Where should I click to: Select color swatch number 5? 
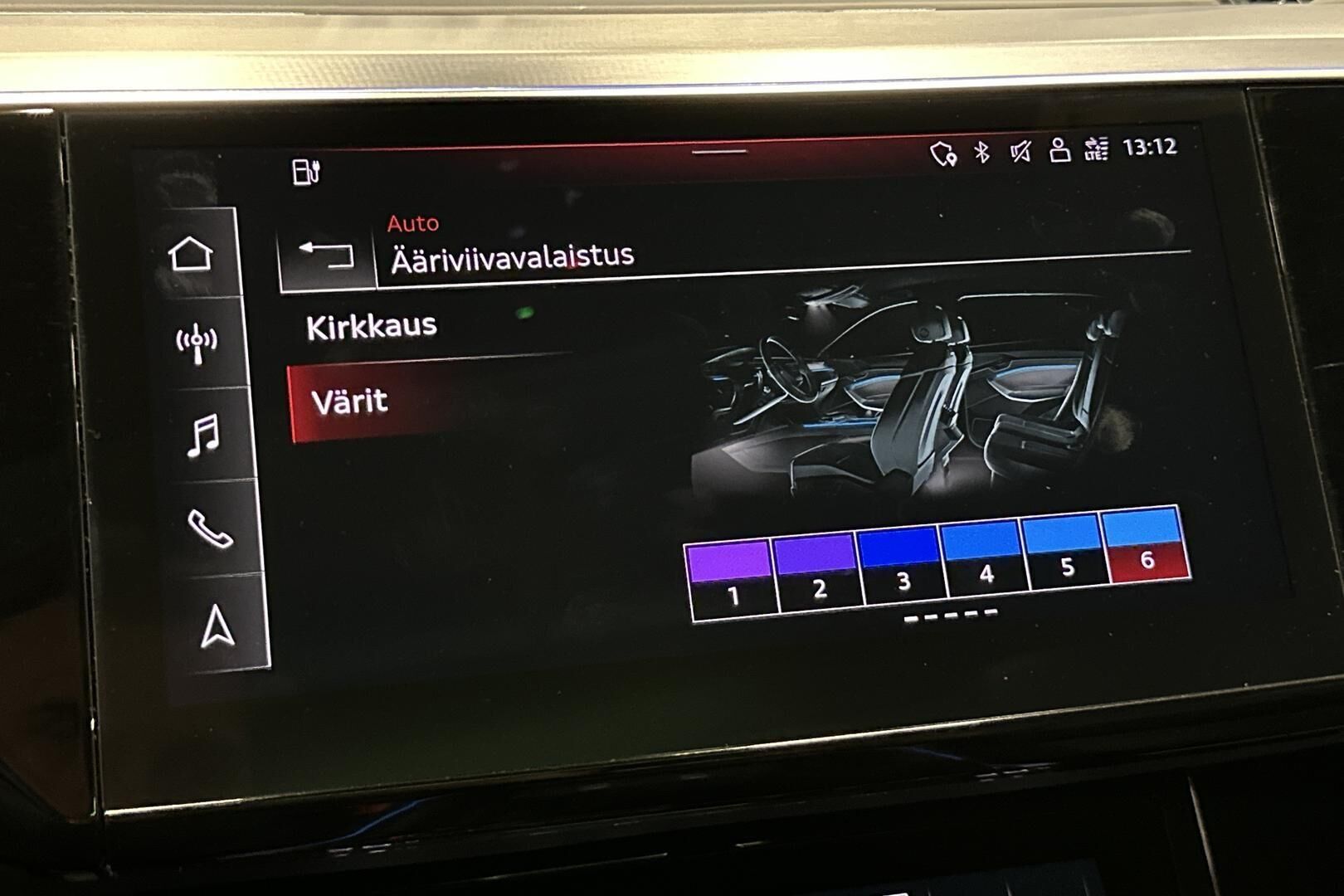tap(1066, 552)
